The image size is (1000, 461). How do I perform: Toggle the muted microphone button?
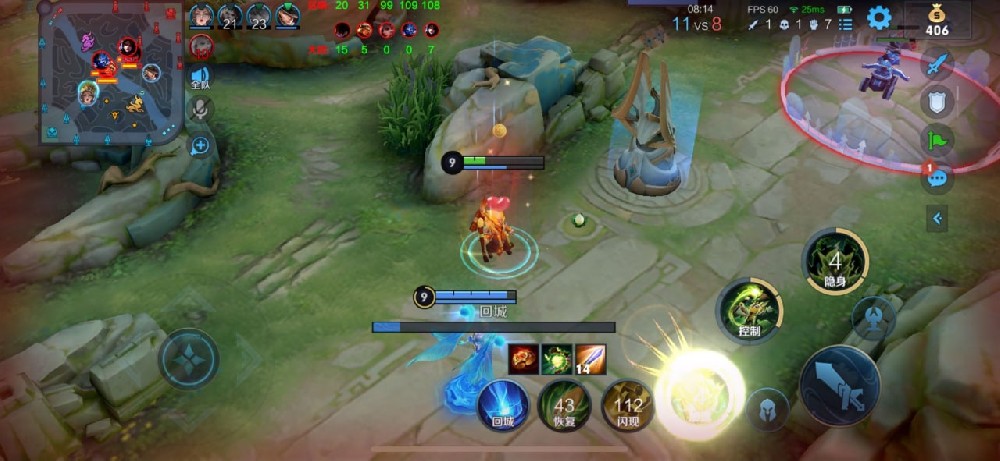(201, 109)
